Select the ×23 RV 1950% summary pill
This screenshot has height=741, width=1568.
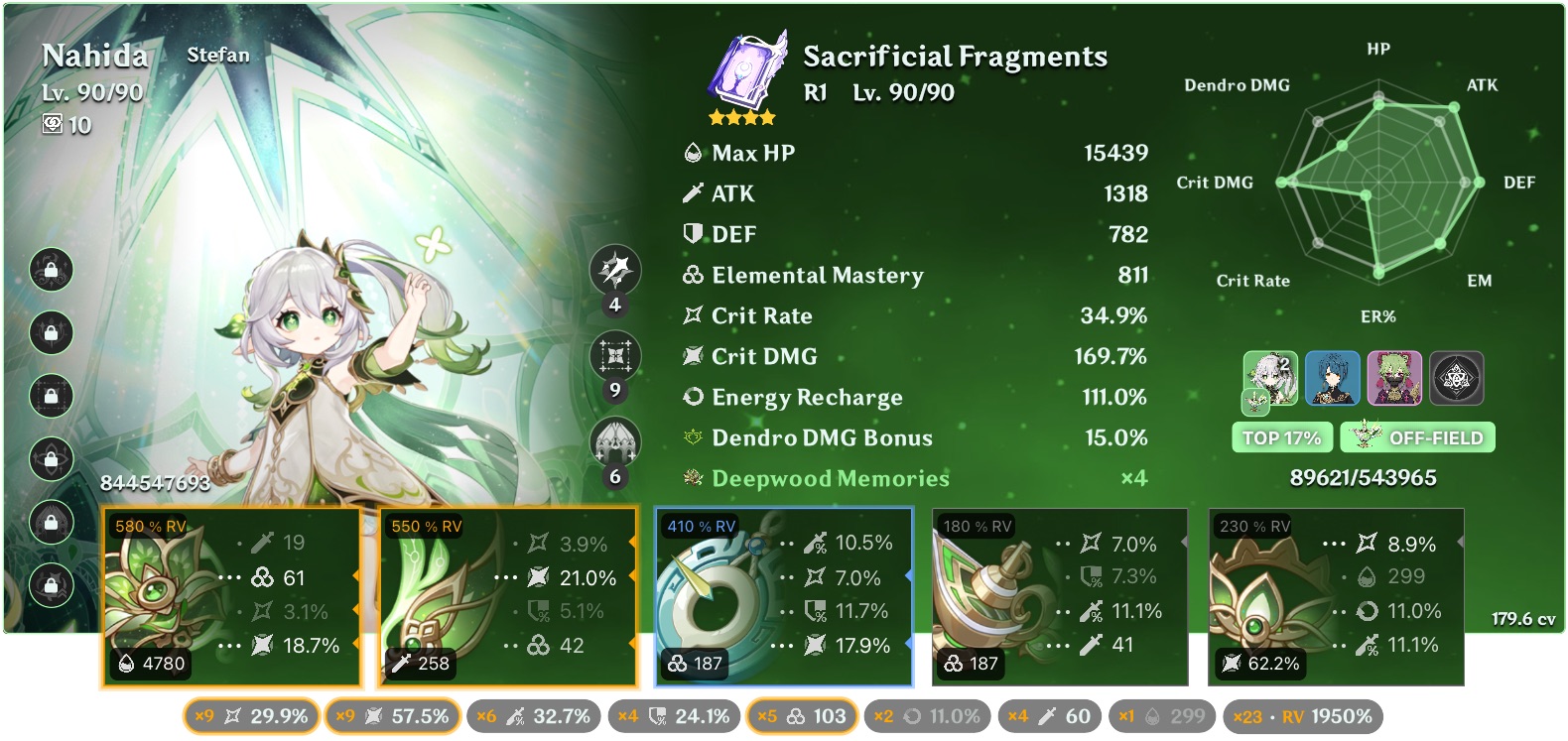point(1302,715)
